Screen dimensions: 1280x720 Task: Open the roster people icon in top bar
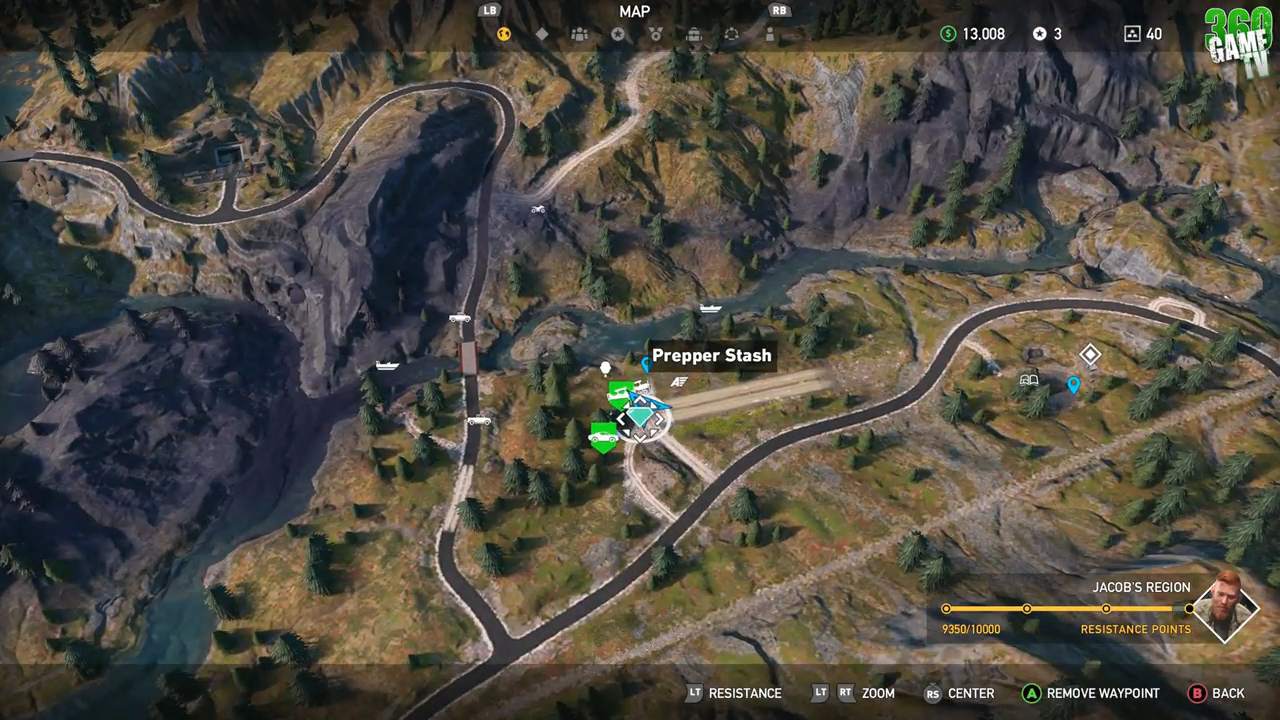580,33
